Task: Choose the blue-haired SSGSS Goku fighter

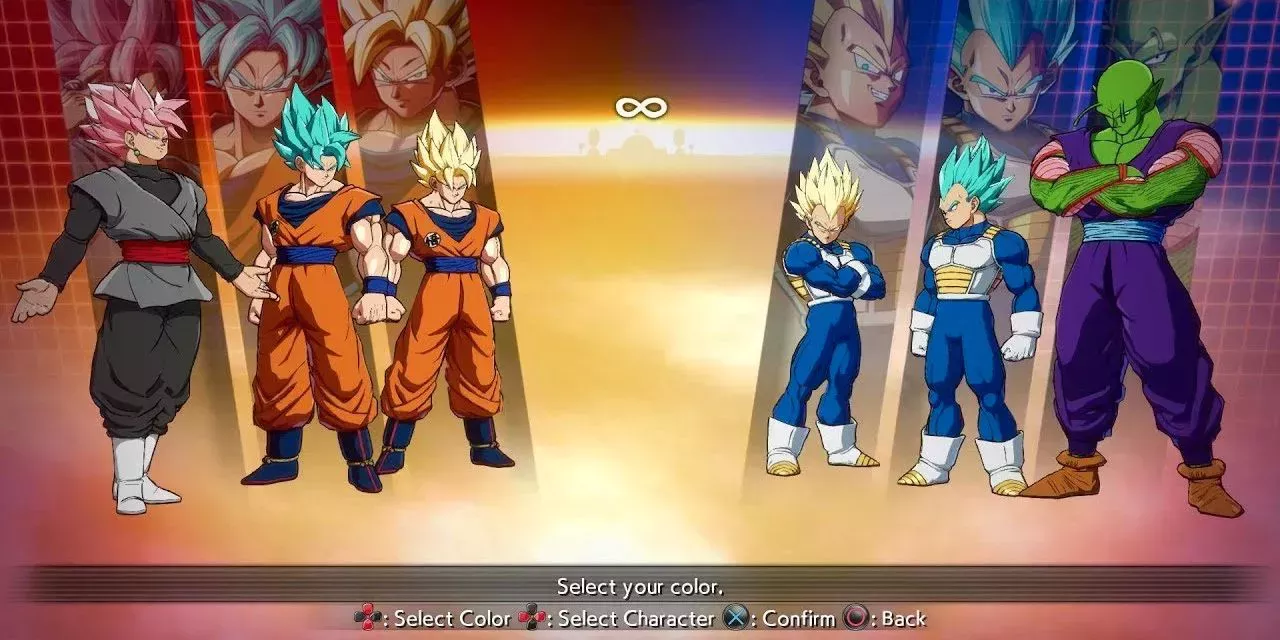Action: (x=310, y=290)
